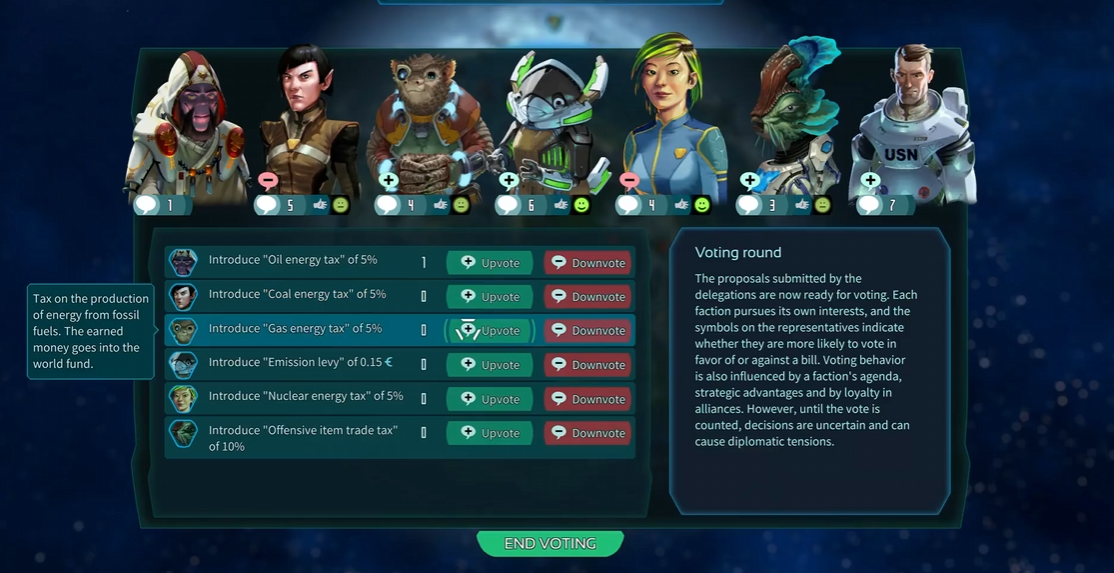Upvote the Gas energy tax proposal
Screen dimensions: 1114x573
pyautogui.click(x=489, y=331)
